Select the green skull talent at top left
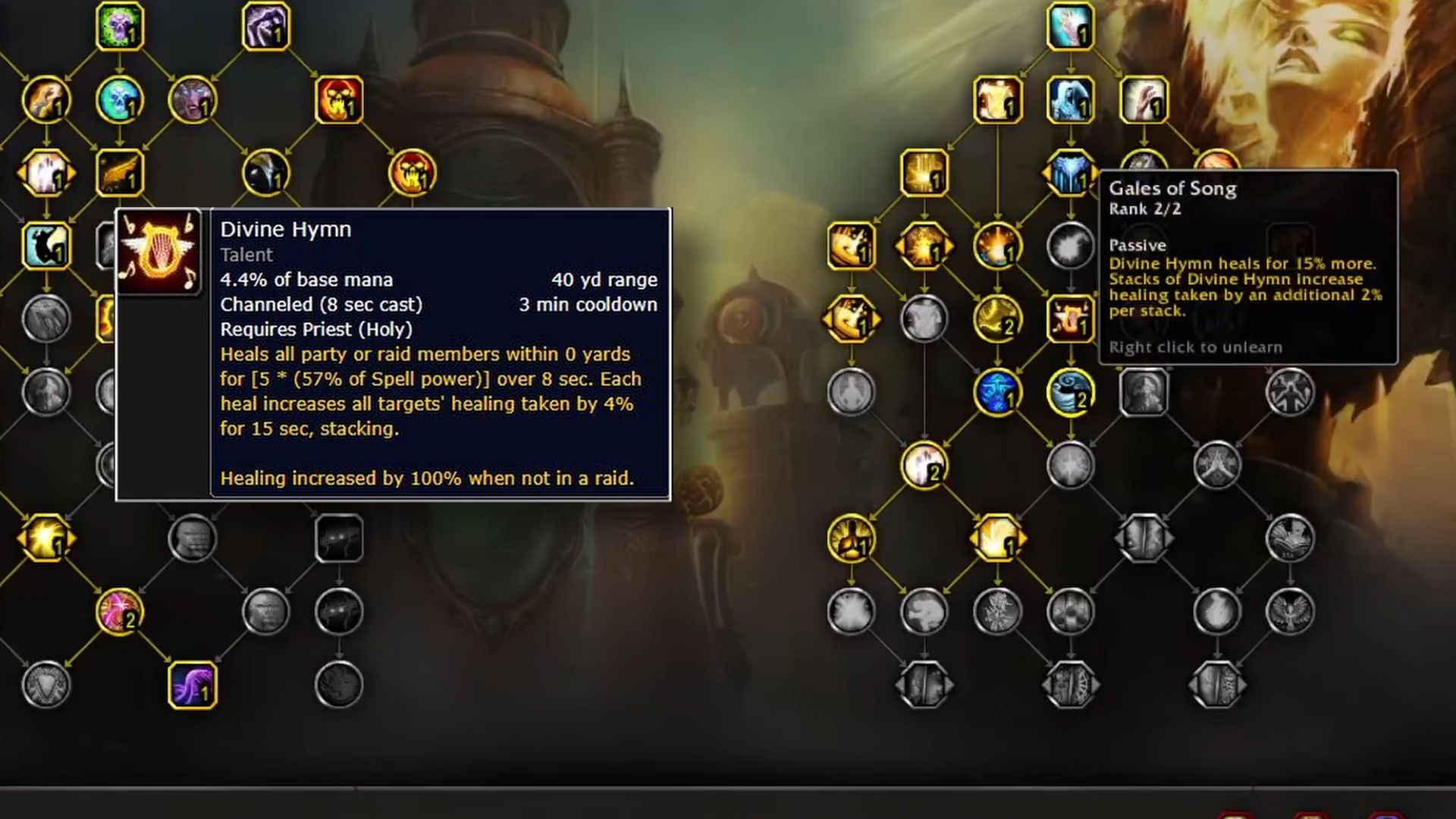The image size is (1456, 819). tap(119, 27)
